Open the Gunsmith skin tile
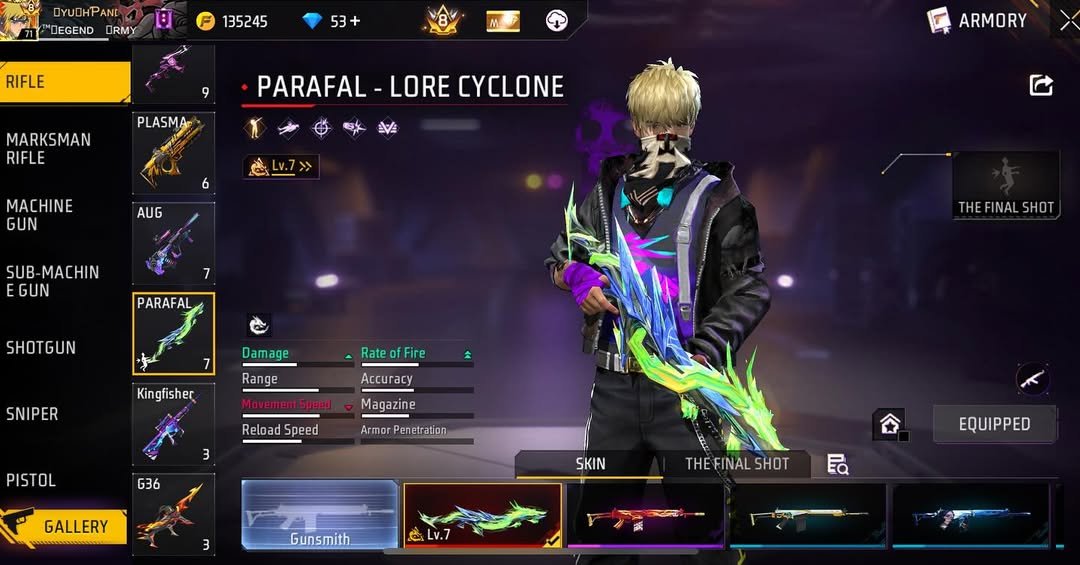This screenshot has width=1080, height=565. point(320,515)
